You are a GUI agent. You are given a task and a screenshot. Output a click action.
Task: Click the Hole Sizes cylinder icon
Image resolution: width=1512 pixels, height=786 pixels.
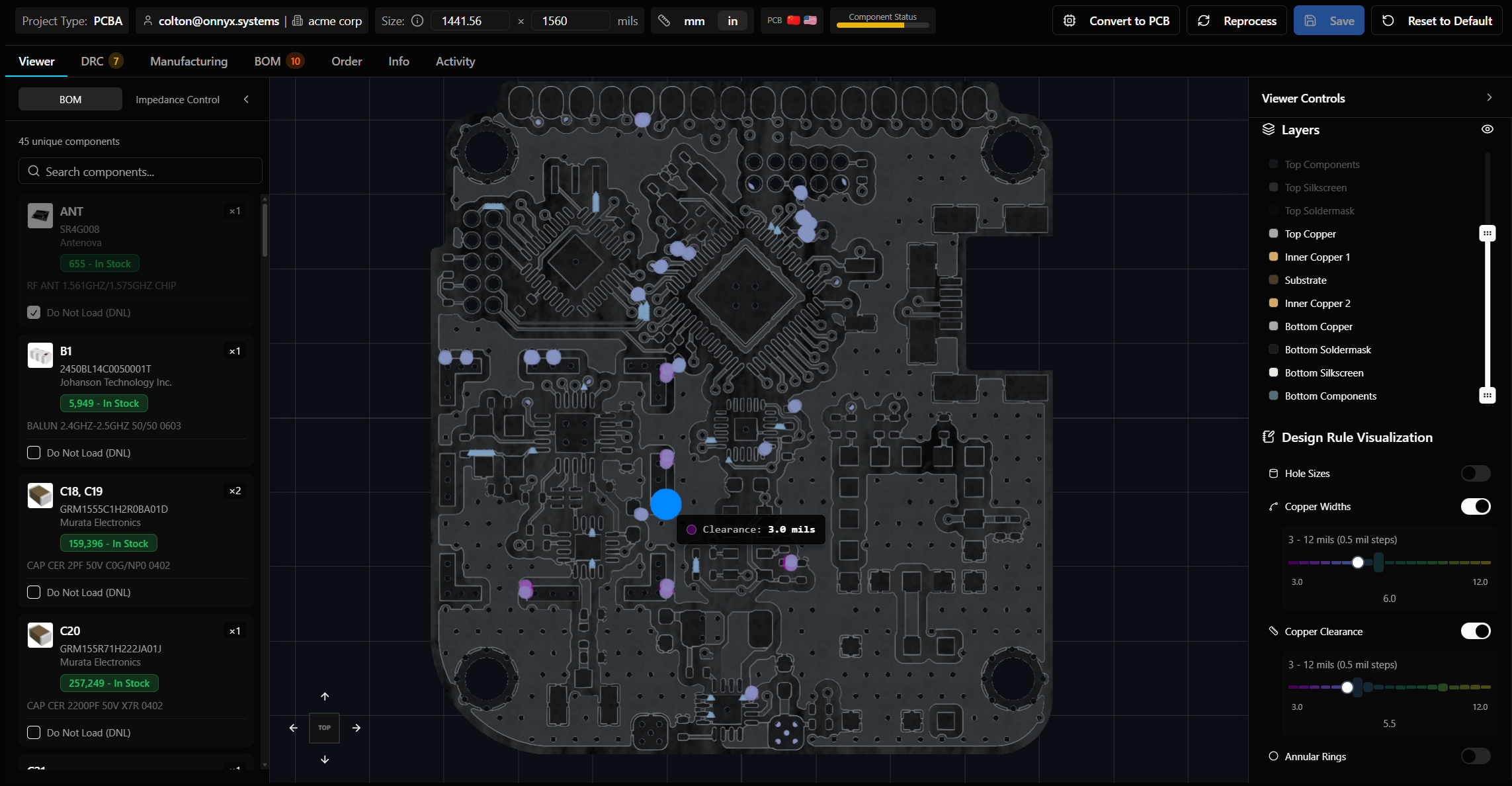tap(1273, 473)
